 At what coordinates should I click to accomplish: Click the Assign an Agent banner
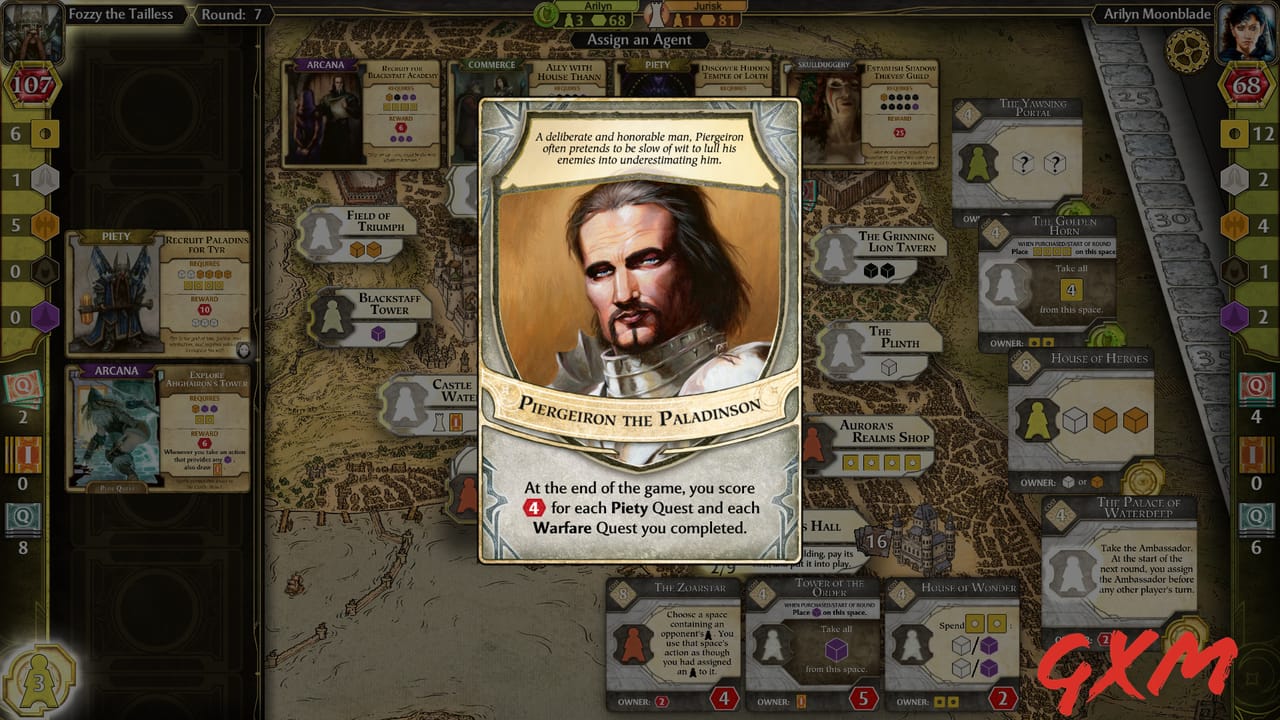click(640, 38)
